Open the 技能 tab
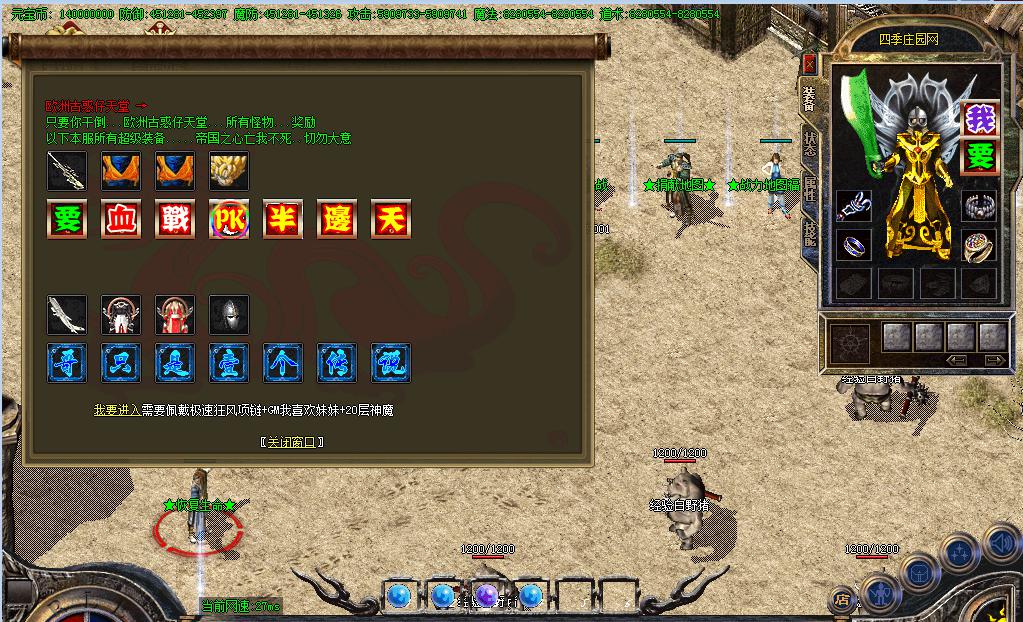1023x622 pixels. [x=809, y=233]
